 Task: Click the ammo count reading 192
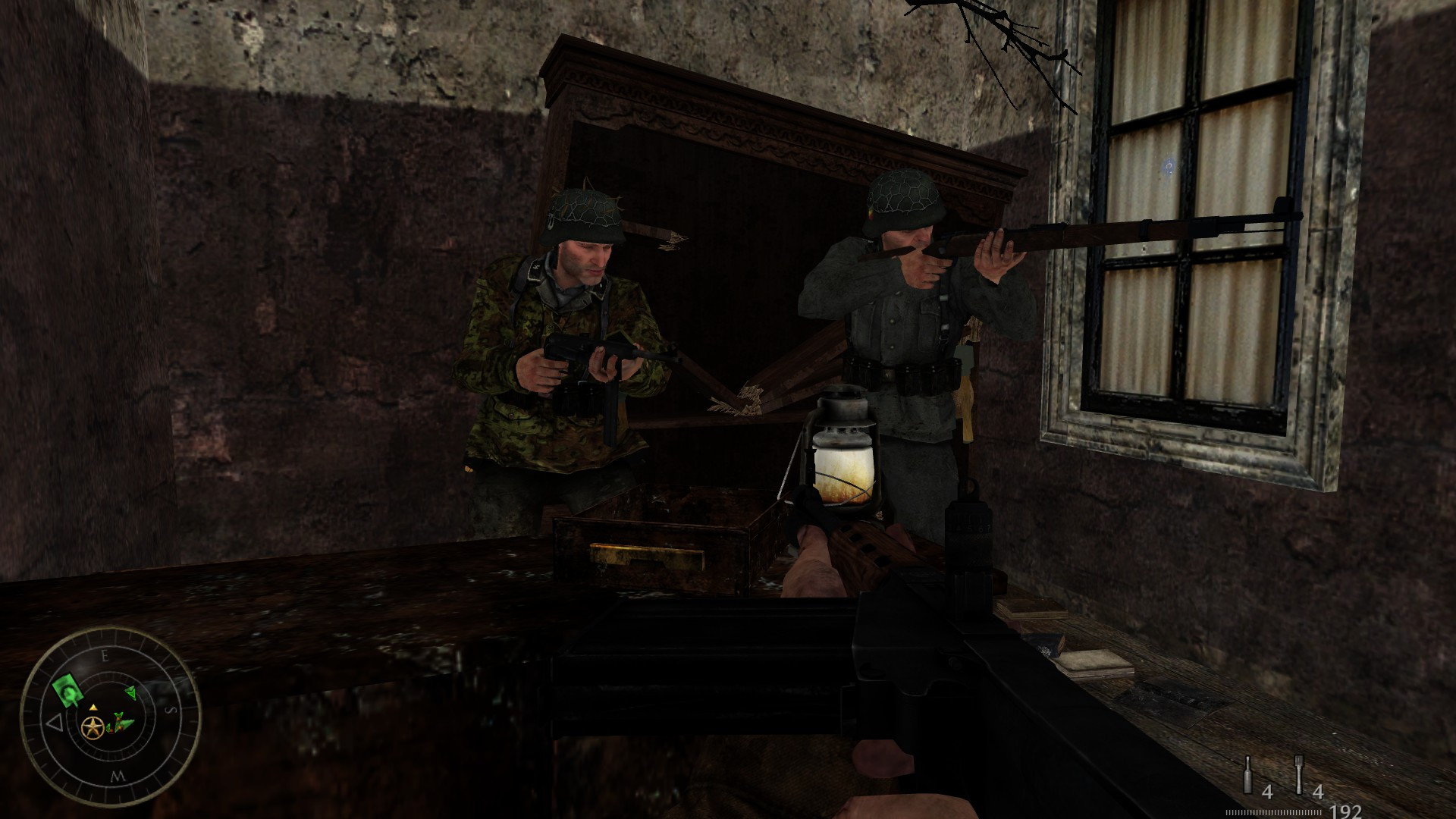pyautogui.click(x=1346, y=810)
